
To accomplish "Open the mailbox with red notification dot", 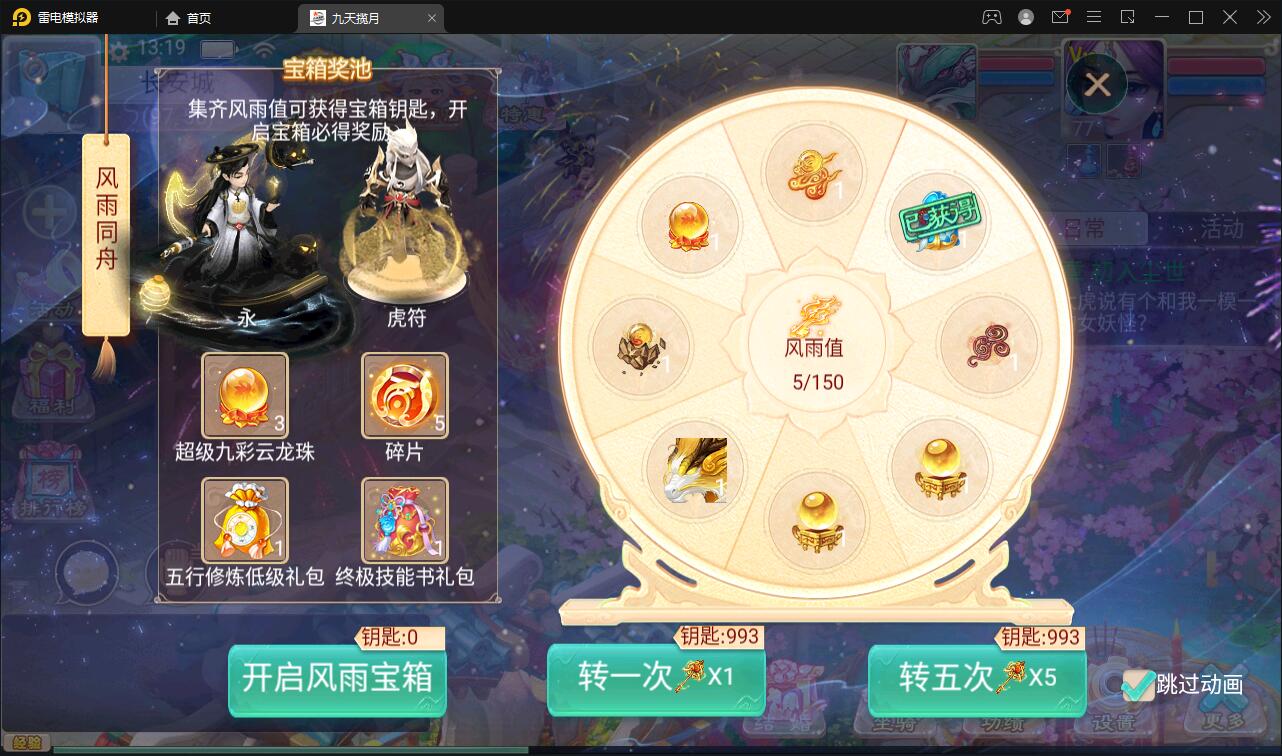I will 1061,17.
